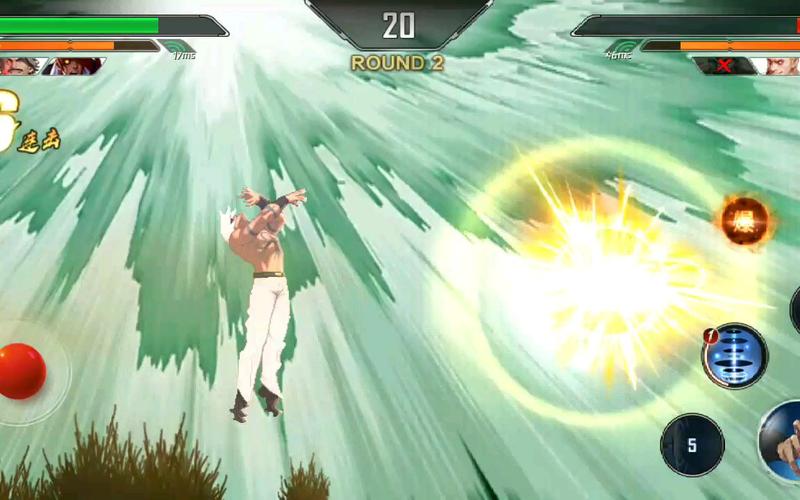
Task: Hit the fist attack button
Action: pyautogui.click(x=784, y=444)
